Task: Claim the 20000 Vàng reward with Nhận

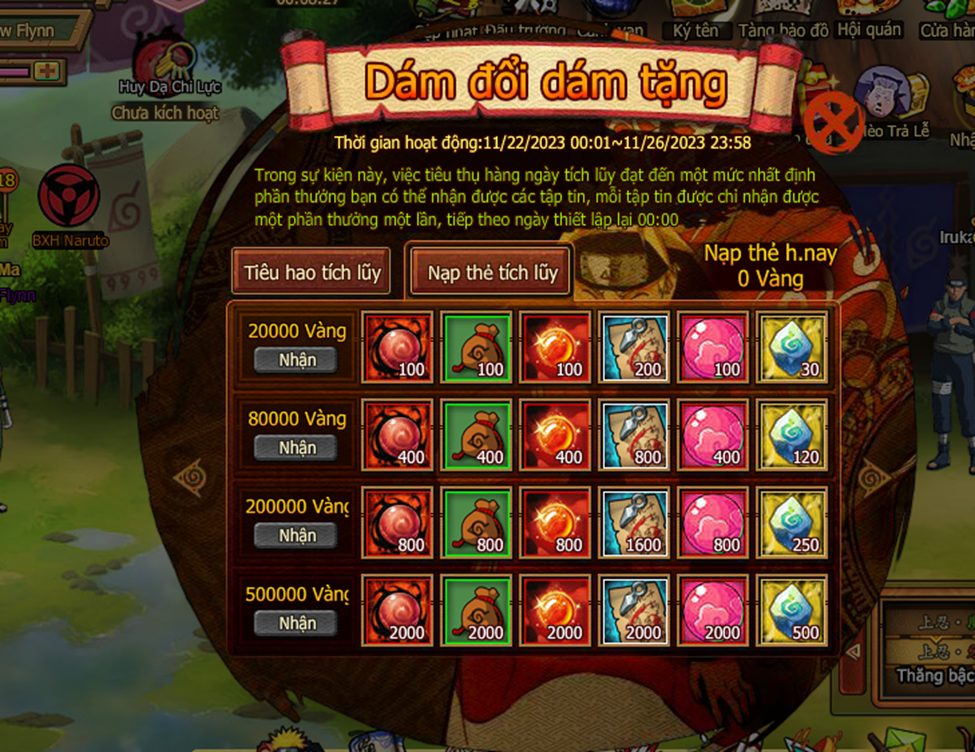Action: coord(297,360)
